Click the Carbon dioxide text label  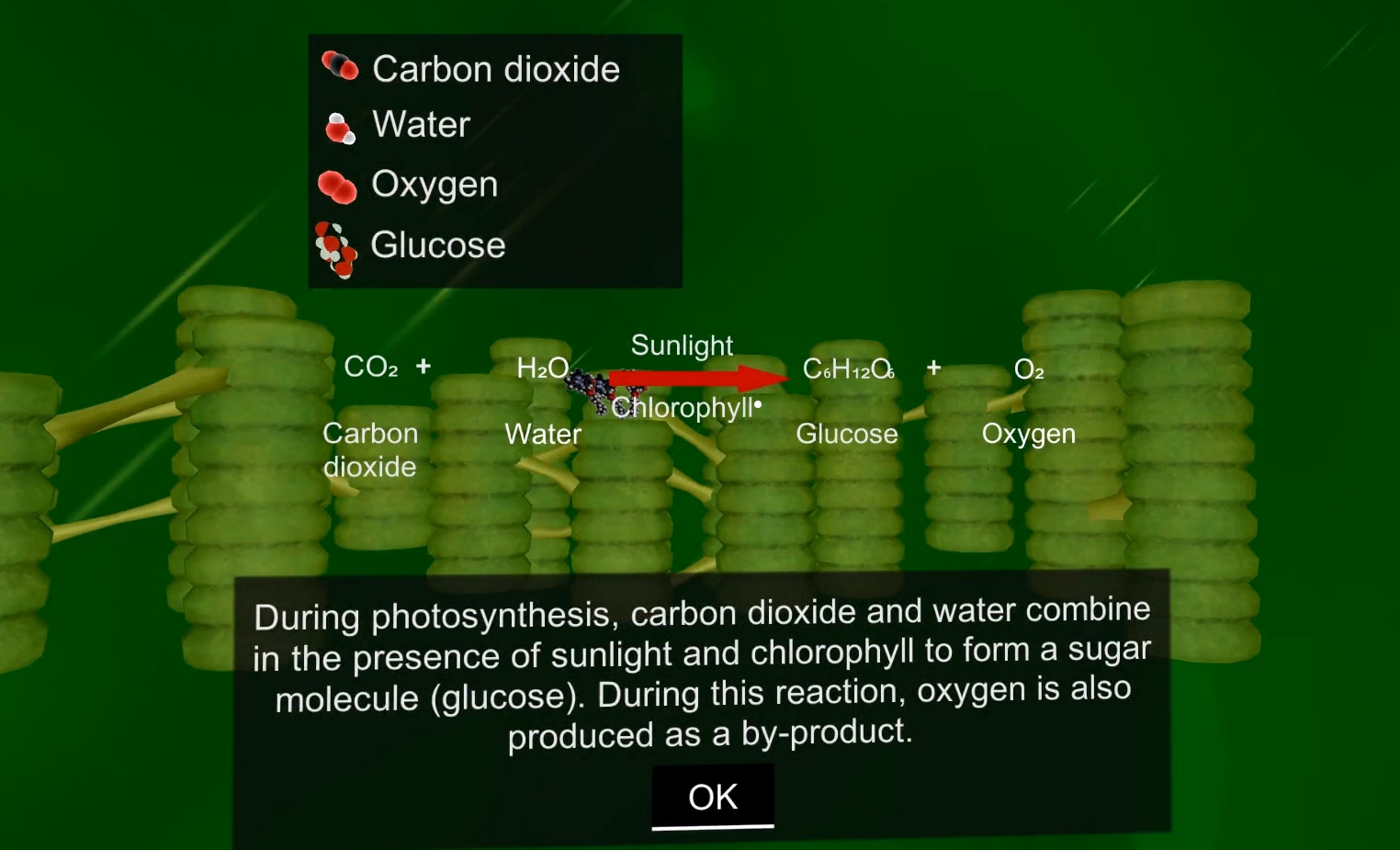[x=370, y=449]
